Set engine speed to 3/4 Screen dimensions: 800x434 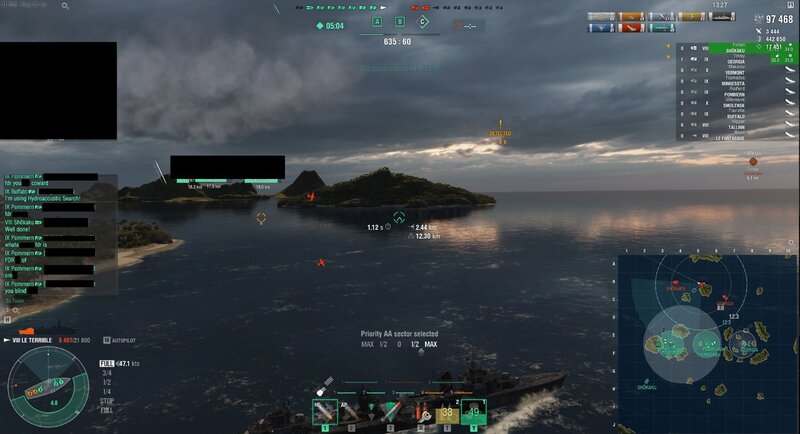coord(107,373)
